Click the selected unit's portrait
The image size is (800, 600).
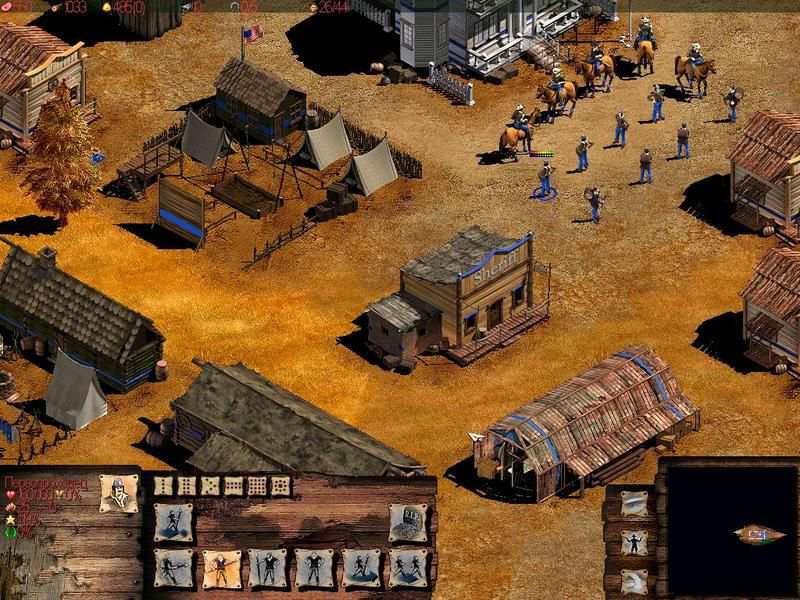pos(119,495)
